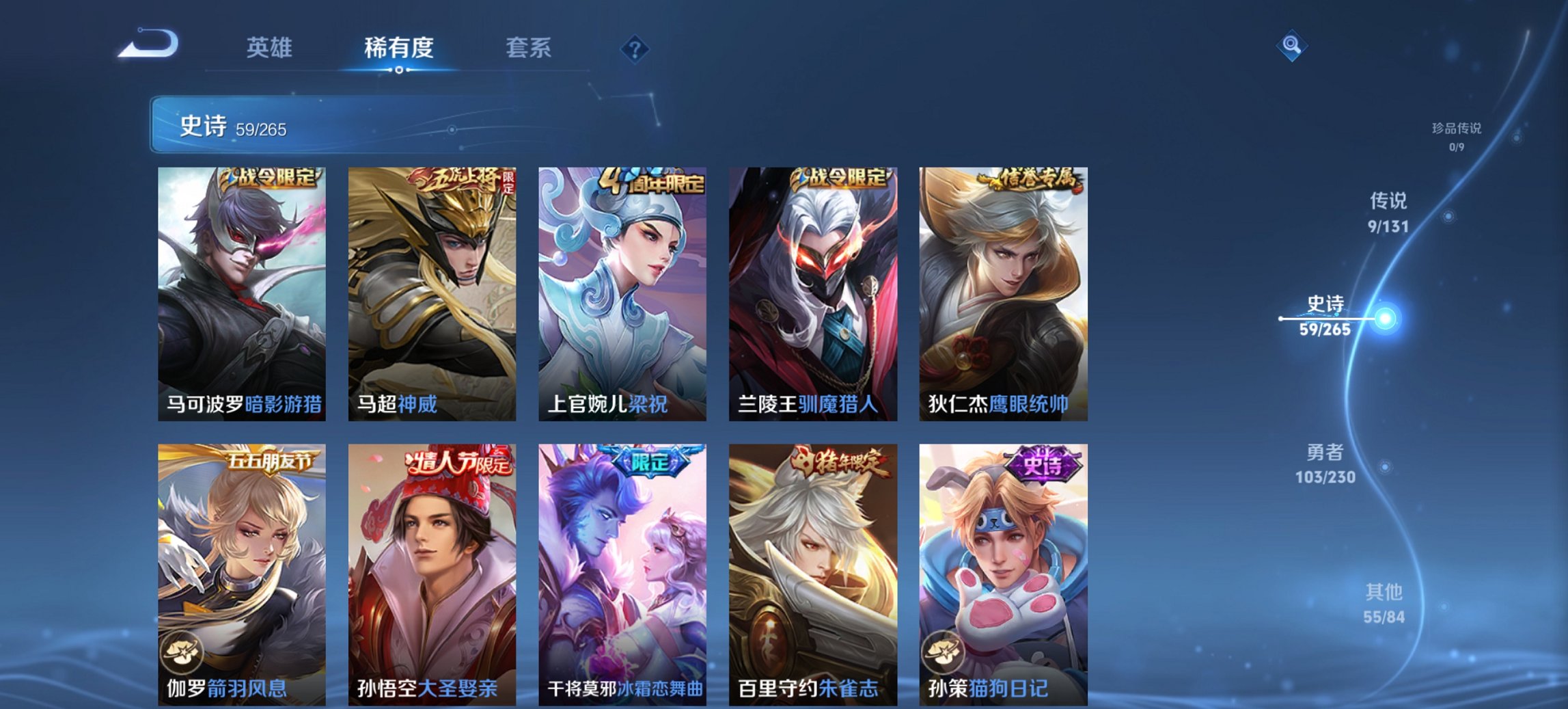Click the 驯魔猎人 skin name link
The width and height of the screenshot is (1568, 709).
tap(837, 405)
